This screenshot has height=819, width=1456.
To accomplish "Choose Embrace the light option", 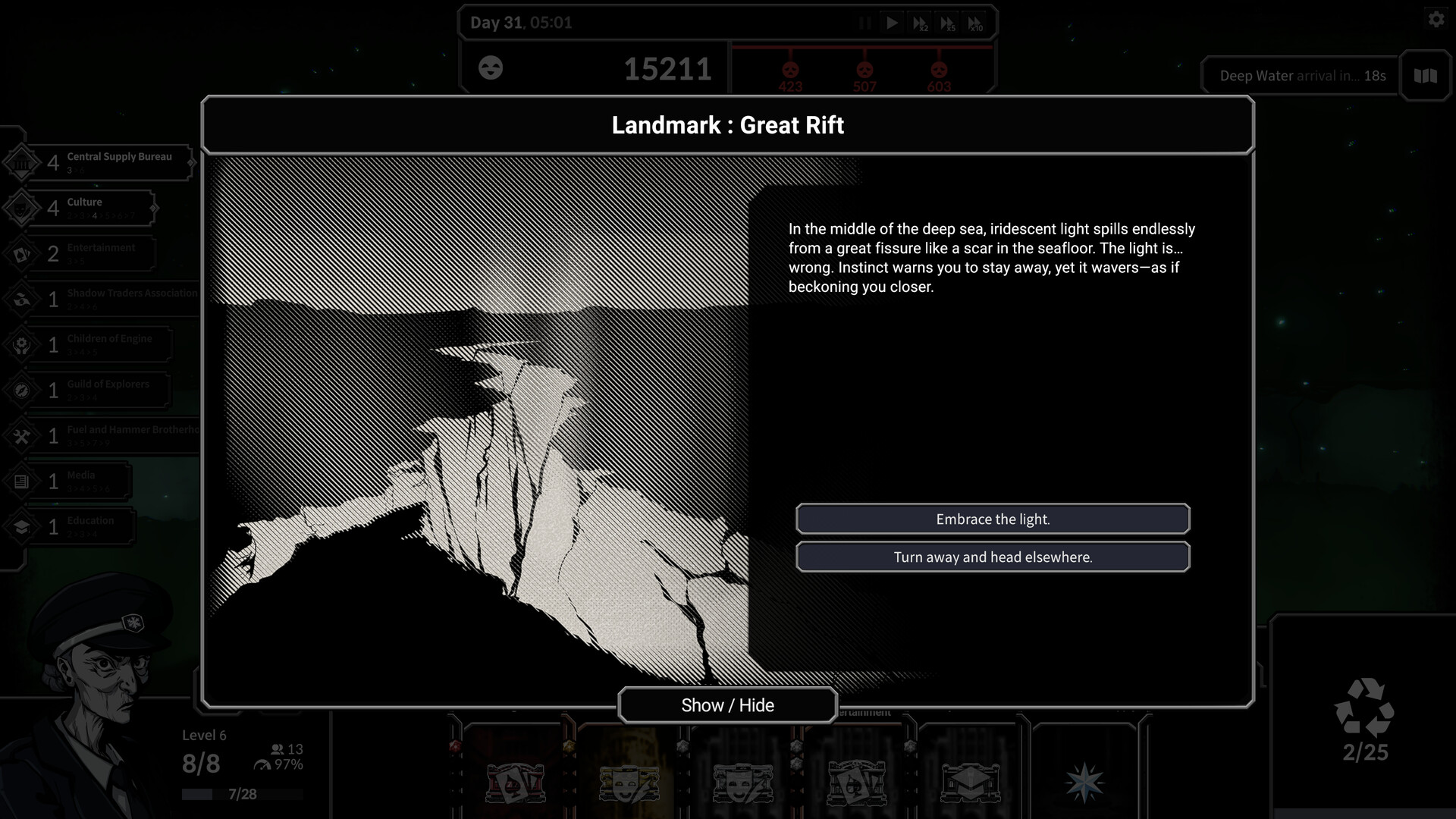I will [x=993, y=519].
